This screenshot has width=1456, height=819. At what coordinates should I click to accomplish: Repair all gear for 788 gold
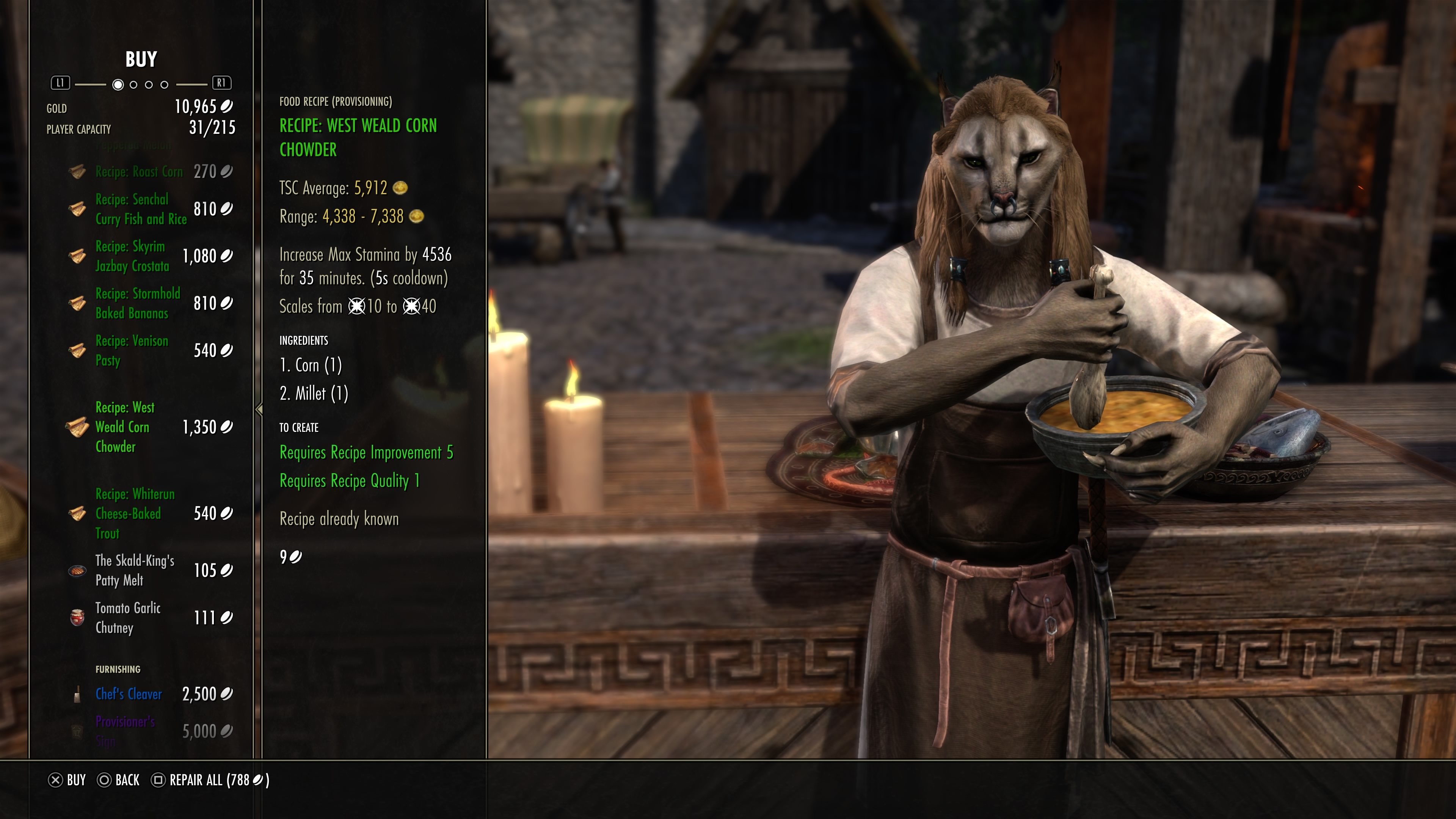210,780
